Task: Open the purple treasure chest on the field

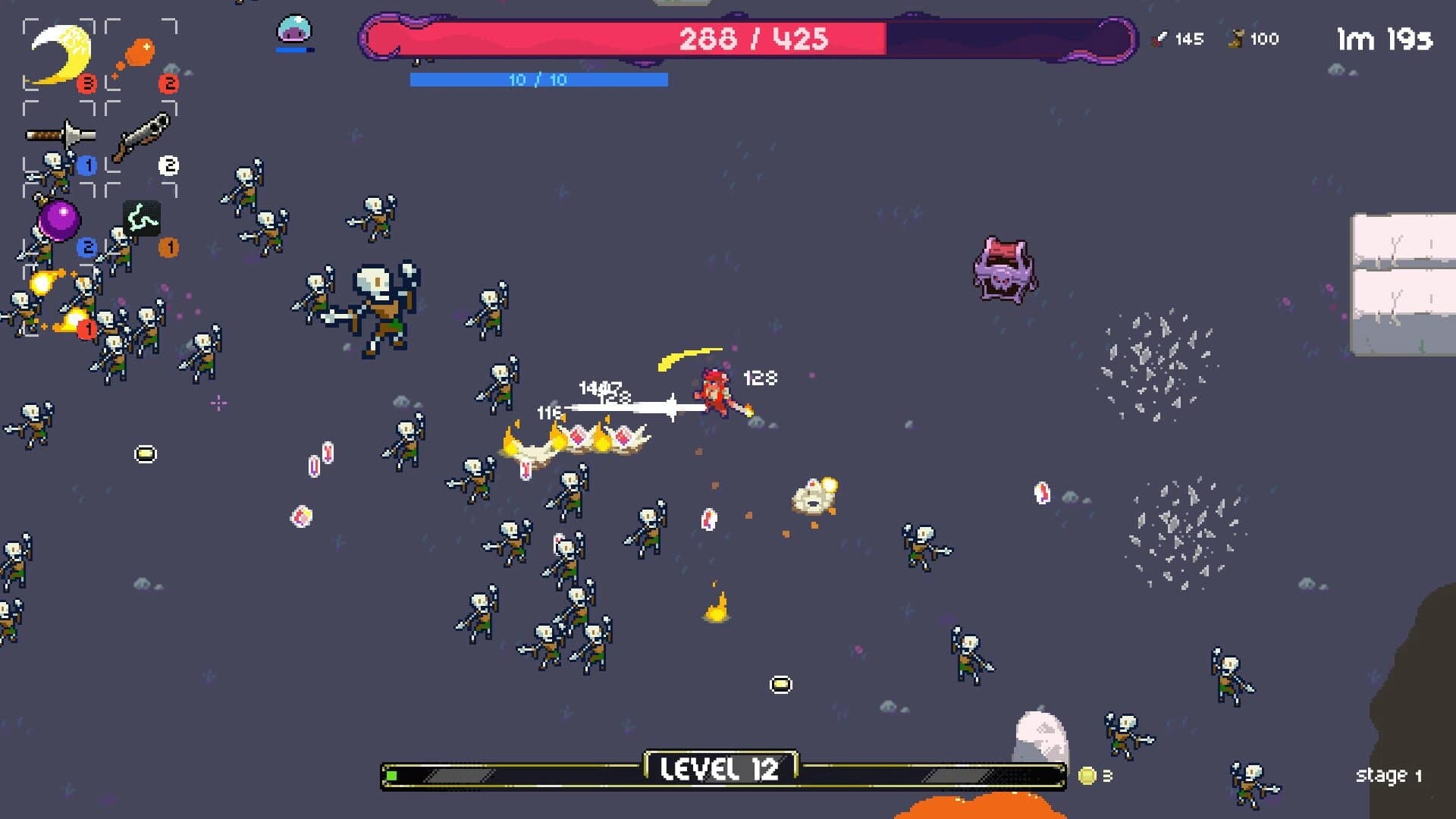Action: tap(1003, 269)
